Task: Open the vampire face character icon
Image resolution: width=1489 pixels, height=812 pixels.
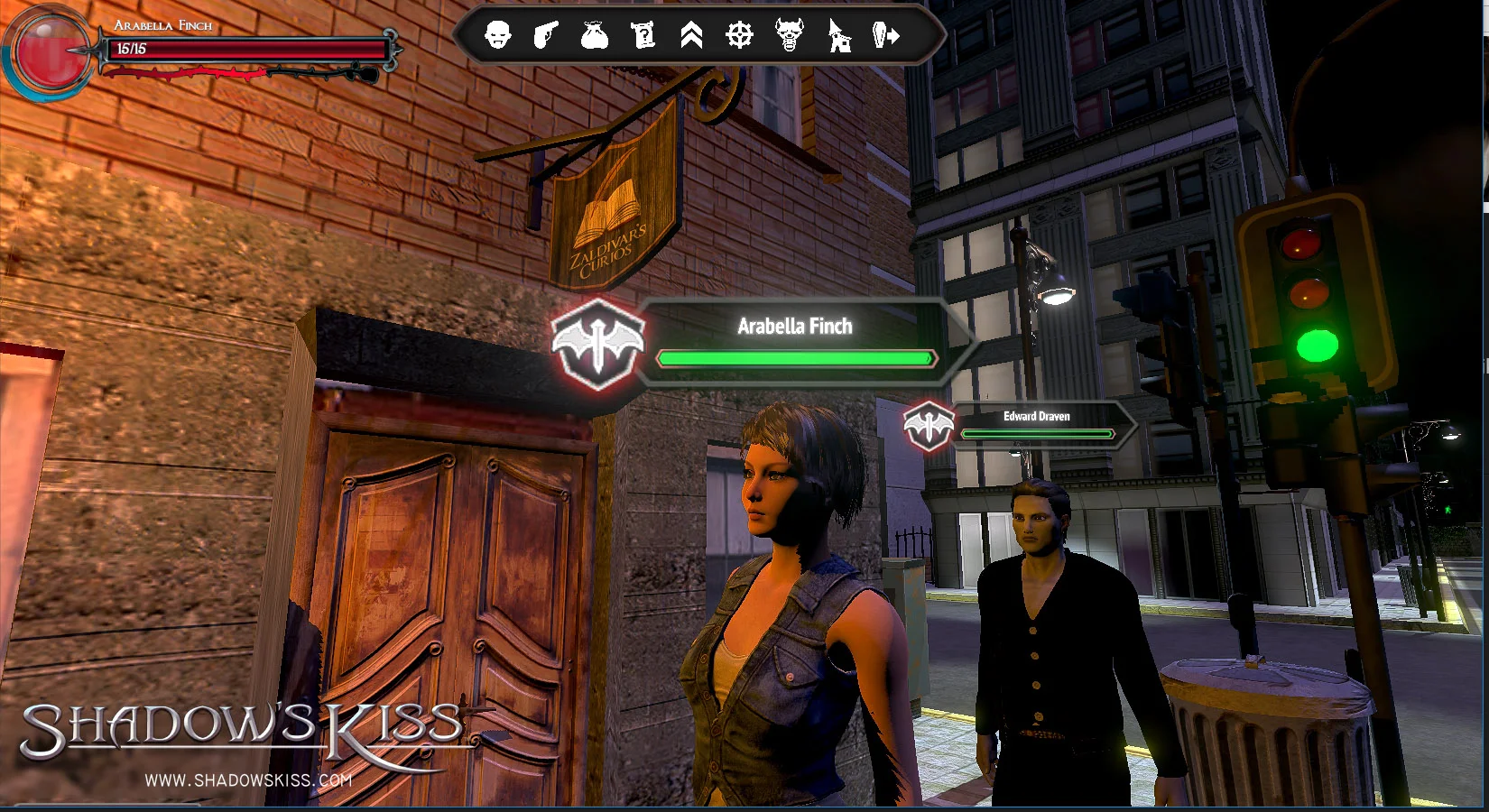Action: pyautogui.click(x=497, y=35)
